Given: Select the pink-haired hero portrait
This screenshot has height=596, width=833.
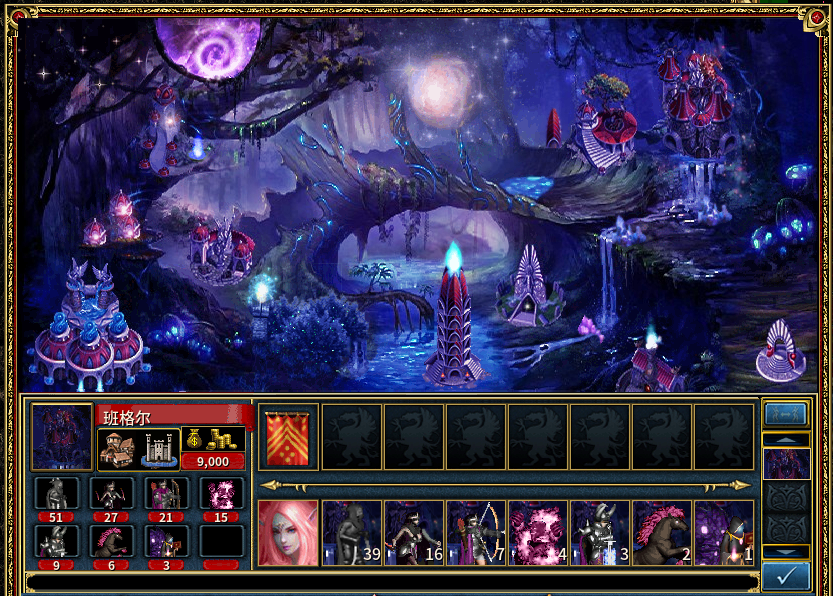Looking at the screenshot, I should click(x=288, y=533).
